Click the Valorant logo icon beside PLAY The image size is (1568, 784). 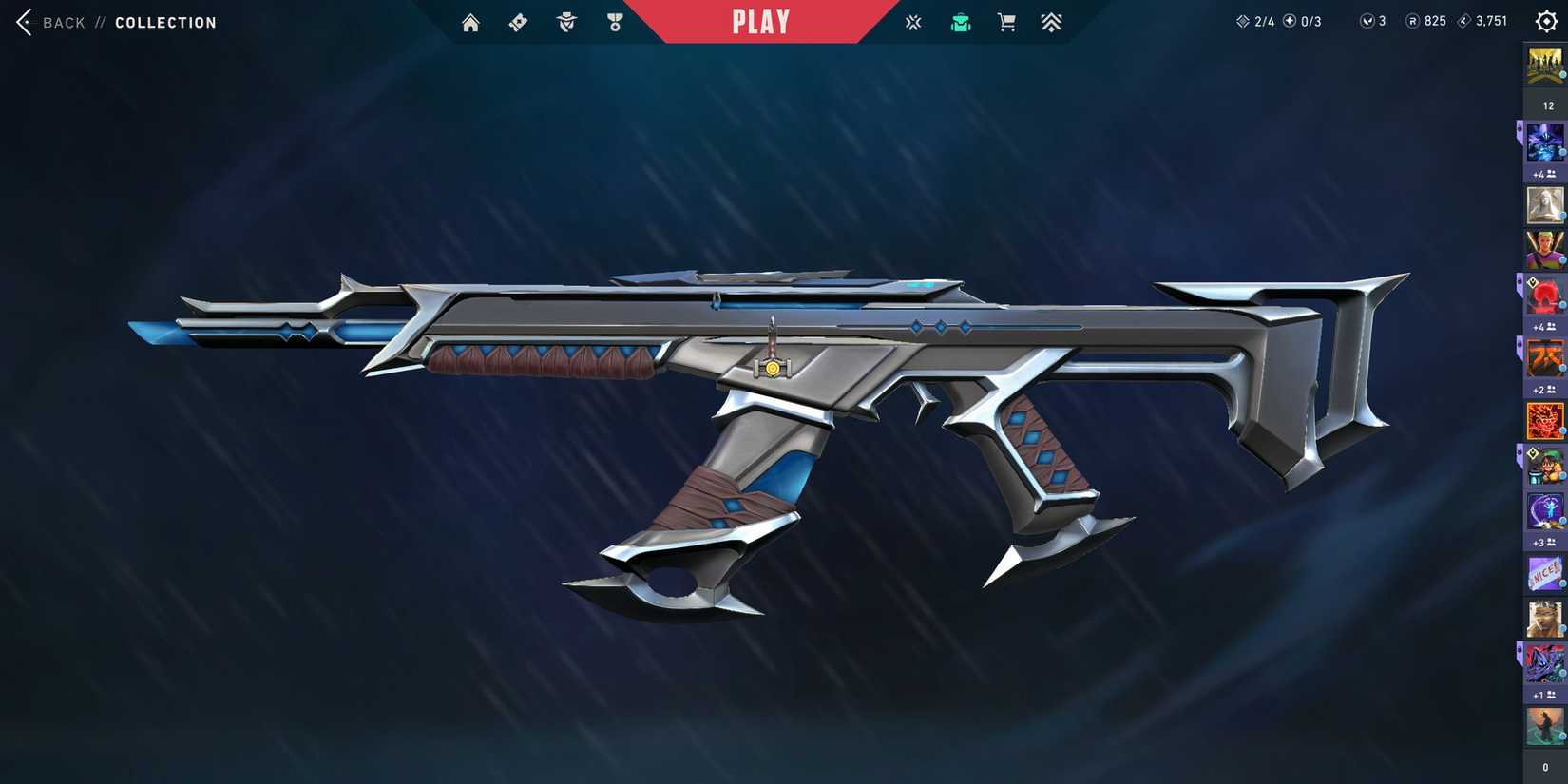pyautogui.click(x=912, y=21)
